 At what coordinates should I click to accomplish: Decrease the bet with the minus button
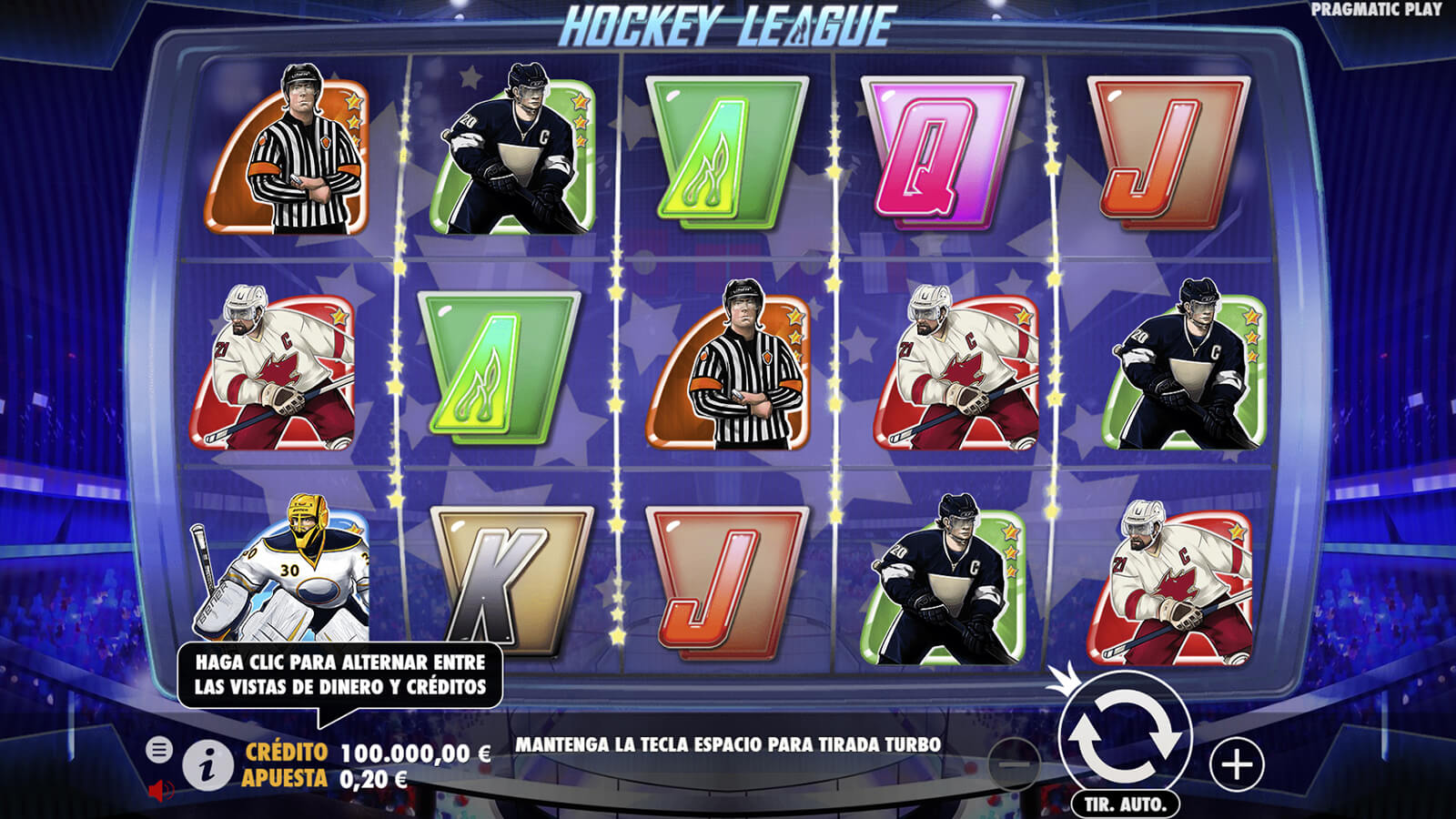pyautogui.click(x=1013, y=764)
